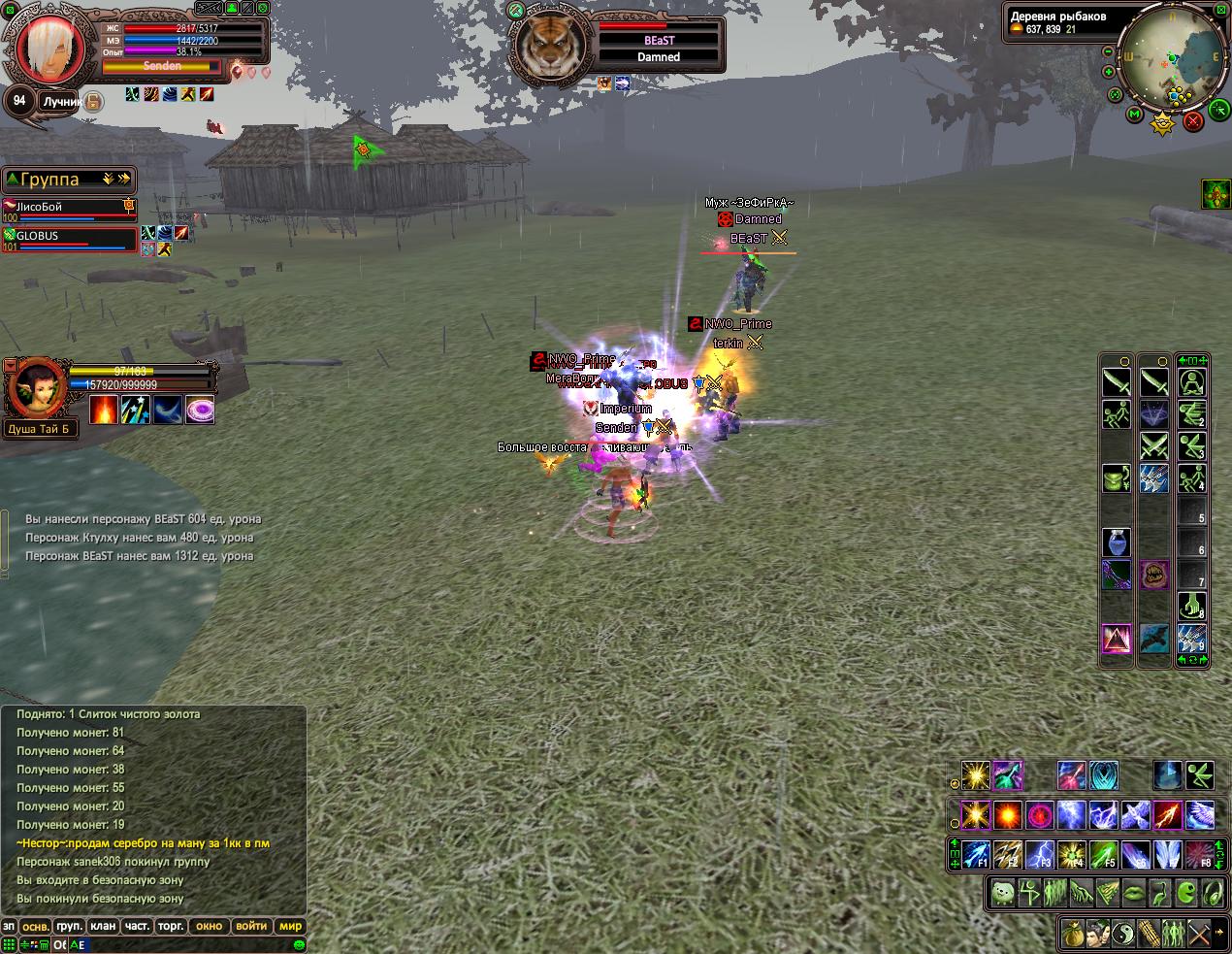Zoom in the minimap with plus button
Image resolution: width=1232 pixels, height=954 pixels.
click(x=1109, y=72)
